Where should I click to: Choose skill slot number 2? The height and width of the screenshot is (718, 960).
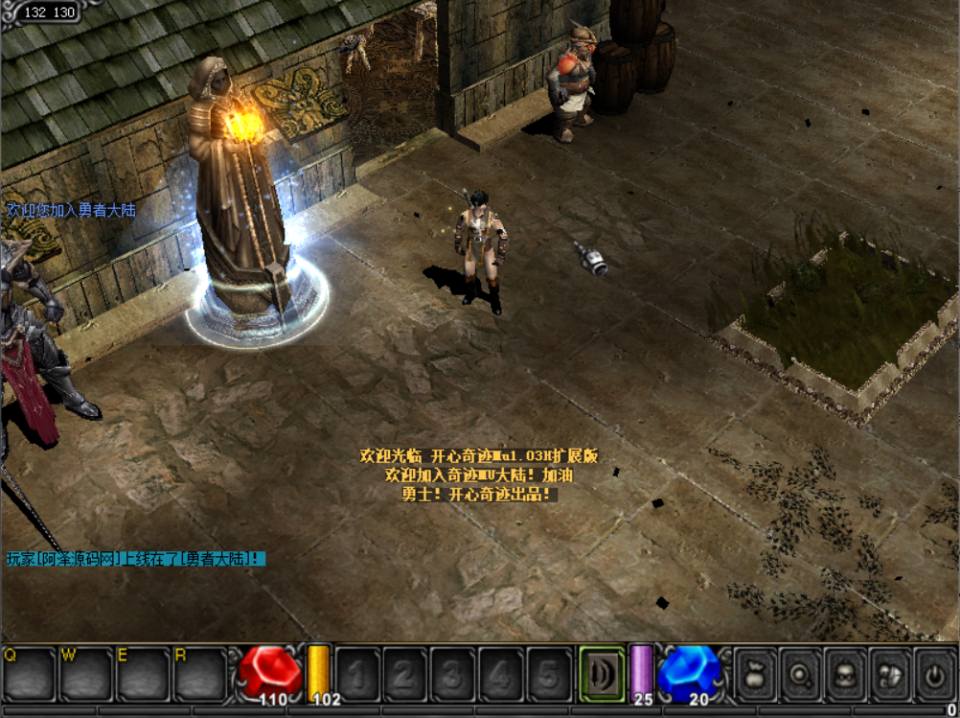[405, 674]
